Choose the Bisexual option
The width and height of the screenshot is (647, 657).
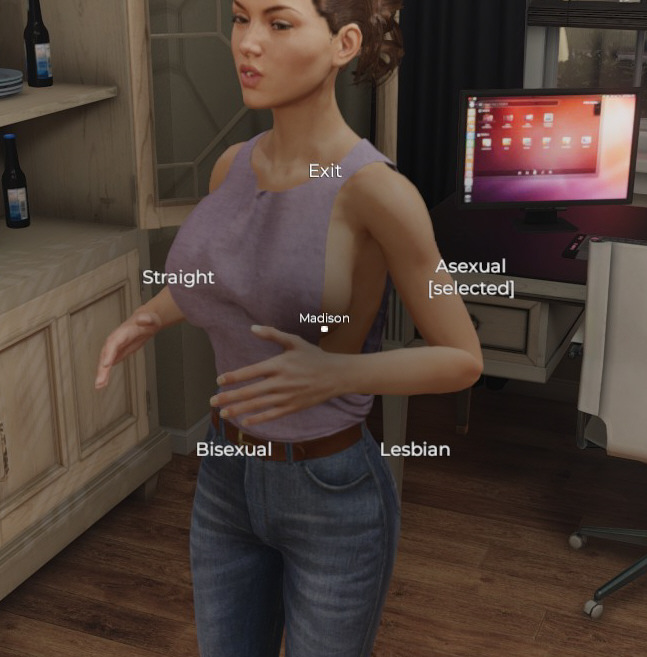pyautogui.click(x=233, y=449)
